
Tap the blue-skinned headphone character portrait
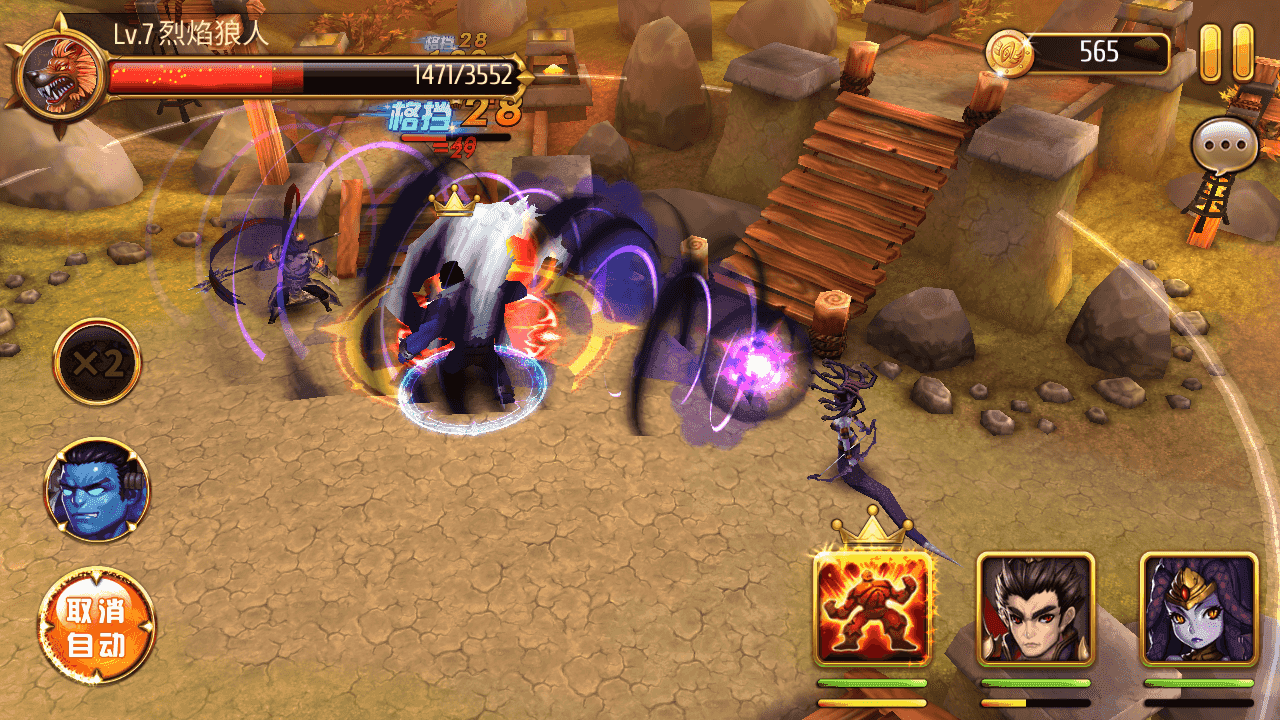[x=97, y=489]
